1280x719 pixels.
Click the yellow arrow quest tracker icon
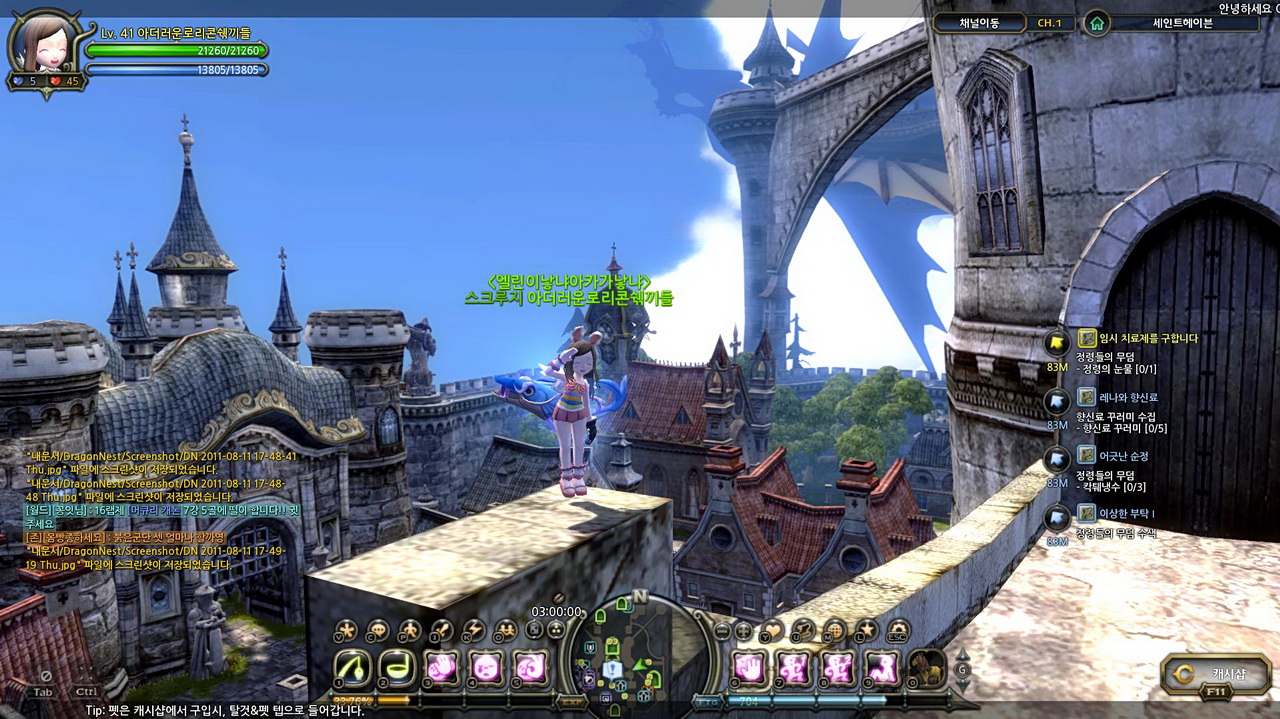click(1057, 343)
